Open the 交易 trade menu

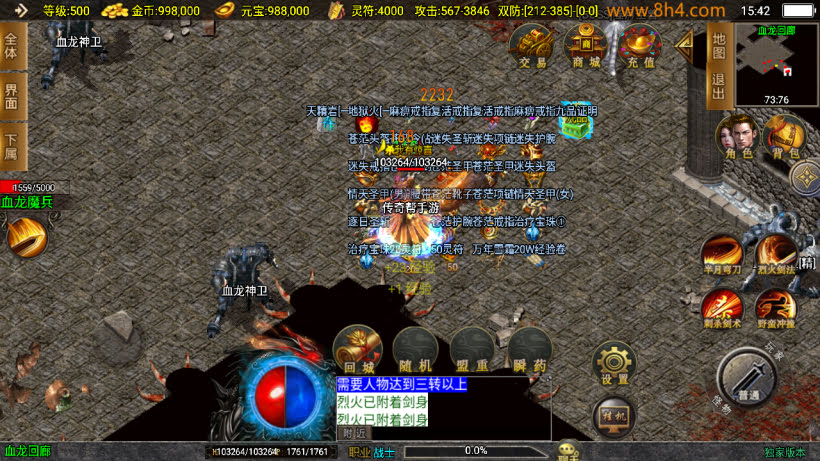click(x=533, y=46)
